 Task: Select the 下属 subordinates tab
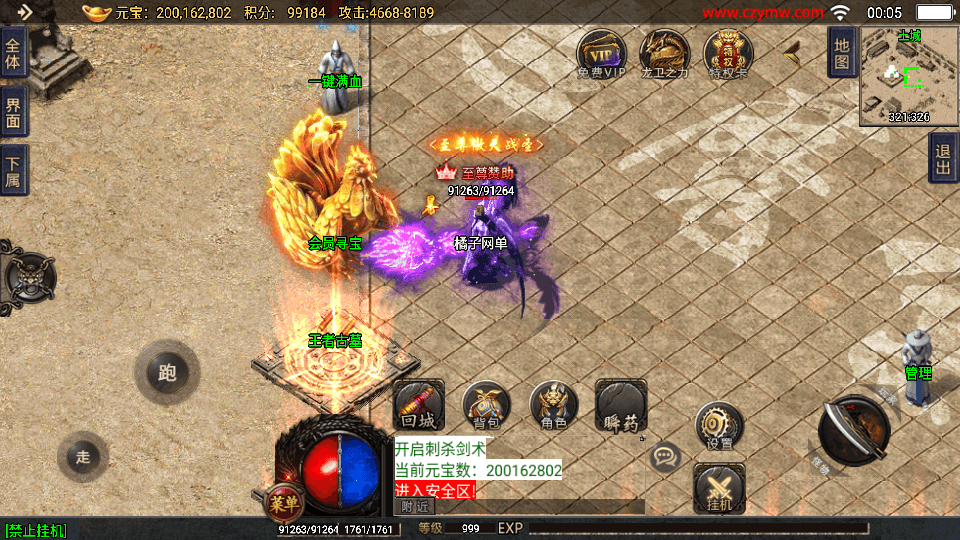pos(14,170)
